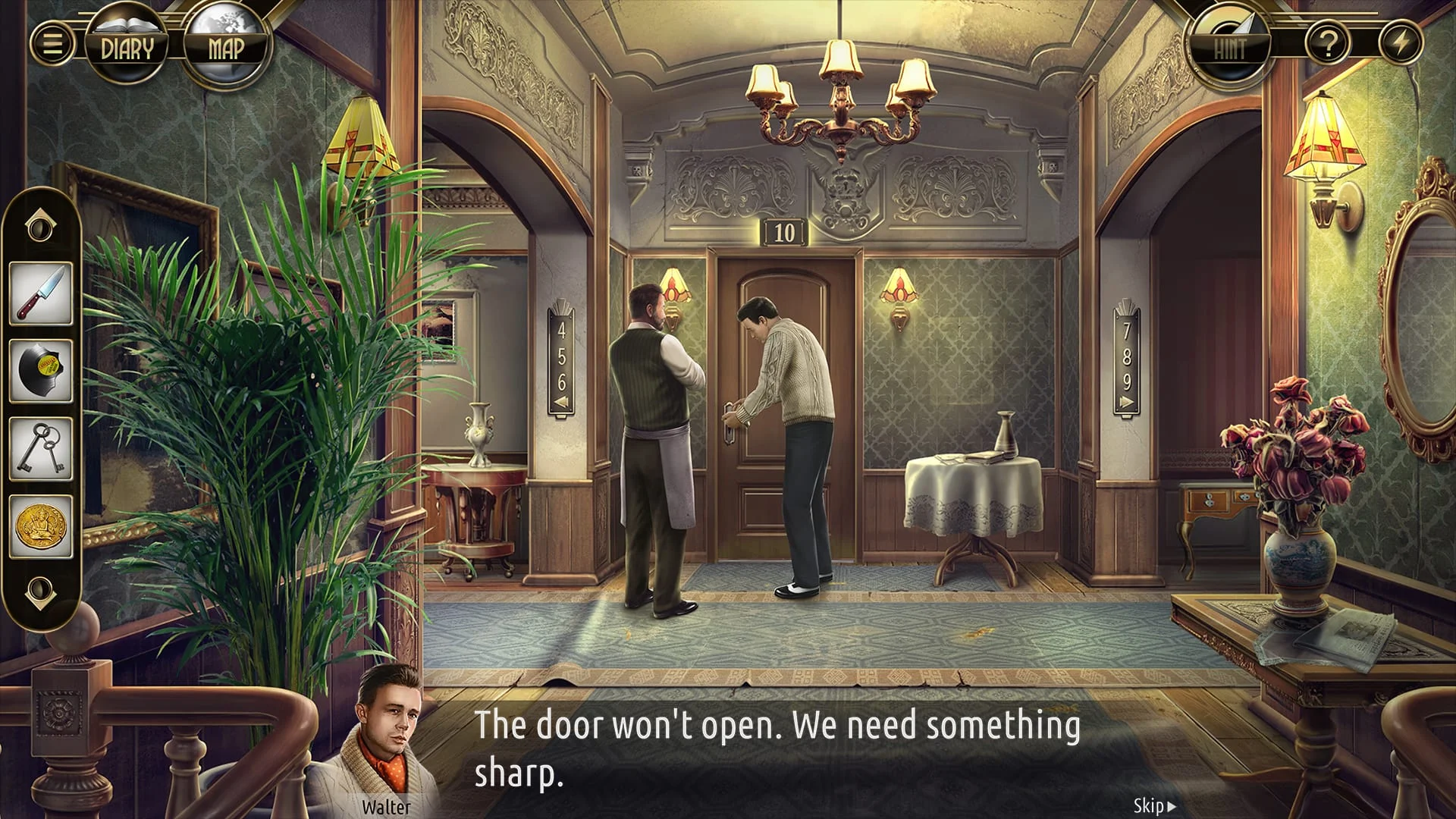Click the left arrow under the 456 sign
This screenshot has width=1456, height=819.
(x=560, y=403)
